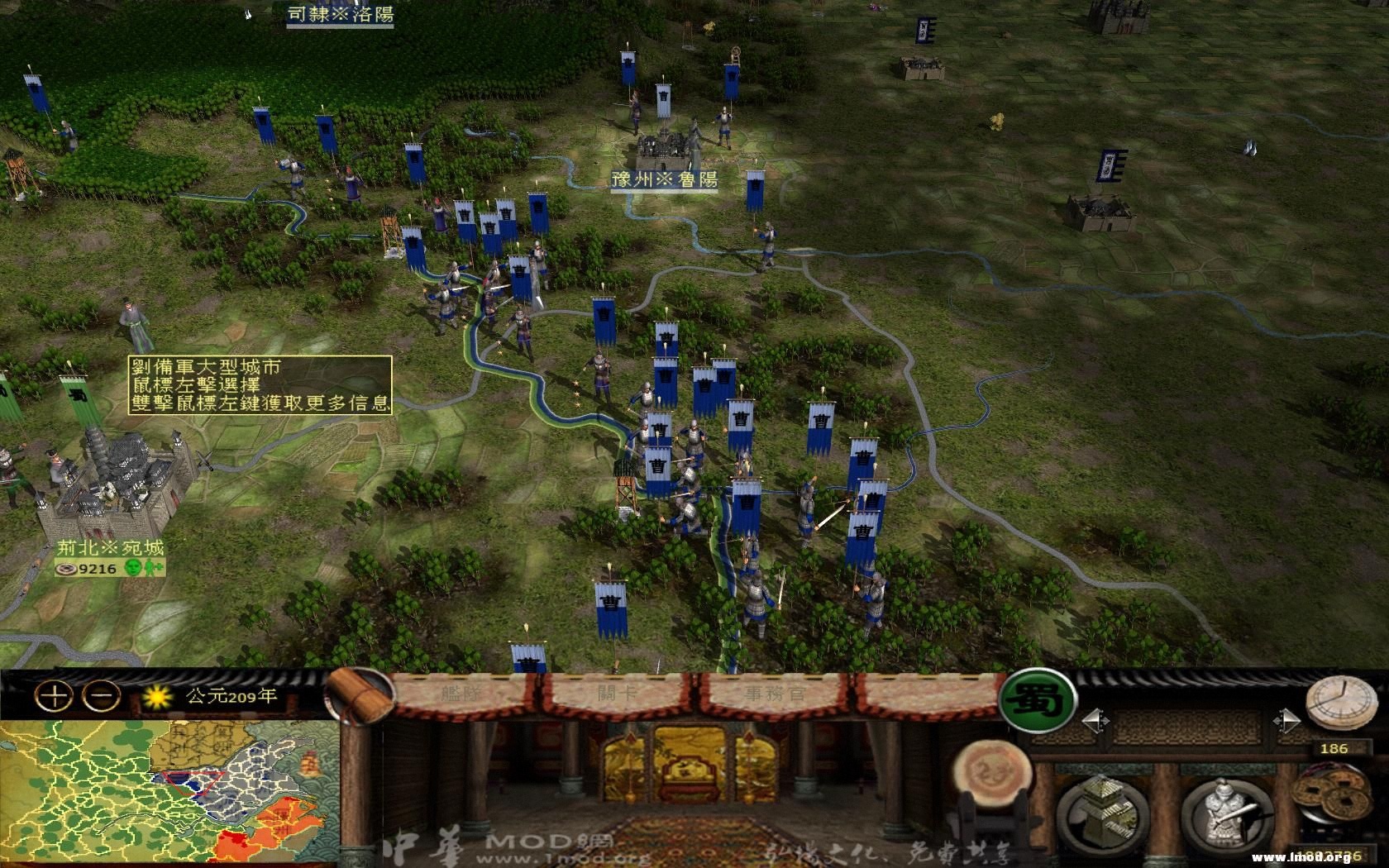The image size is (1389, 868).
Task: Zoom out using the minus button
Action: tap(99, 699)
